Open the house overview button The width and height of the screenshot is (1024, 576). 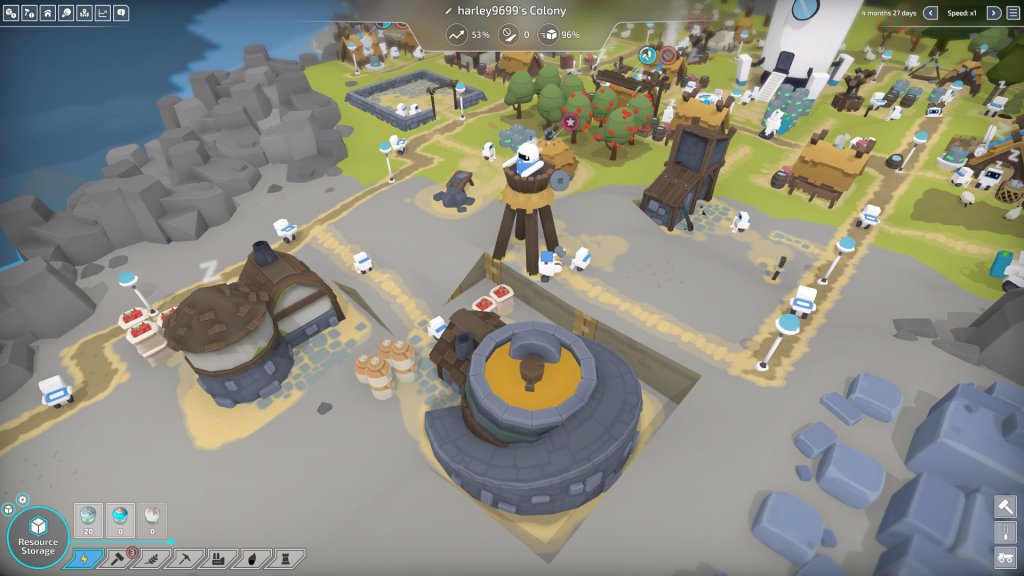pyautogui.click(x=48, y=13)
